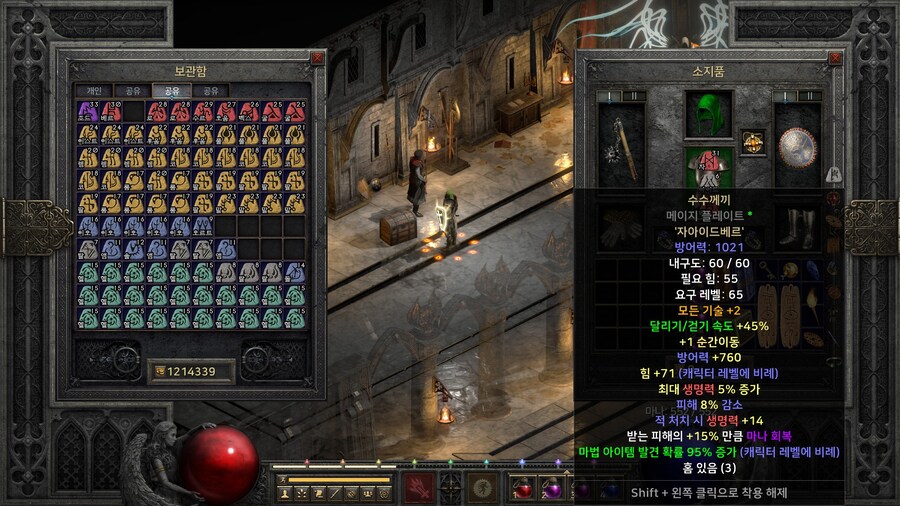Select the purple rune in the stash

pyautogui.click(x=87, y=111)
